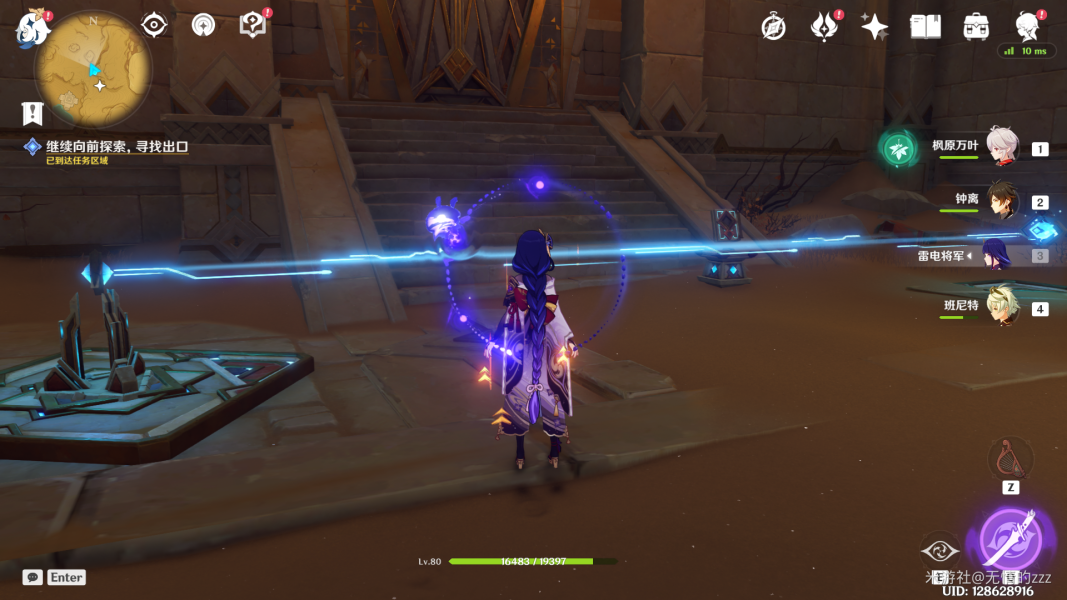The image size is (1067, 600).
Task: Activate the glowing purple sword elemental burst
Action: [1010, 538]
